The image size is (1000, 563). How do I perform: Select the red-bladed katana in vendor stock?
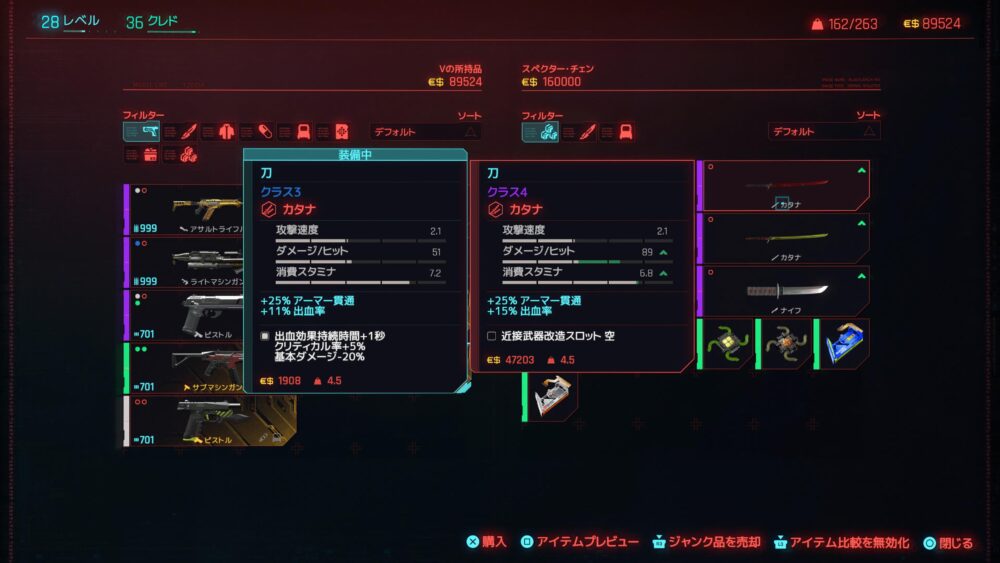click(784, 186)
